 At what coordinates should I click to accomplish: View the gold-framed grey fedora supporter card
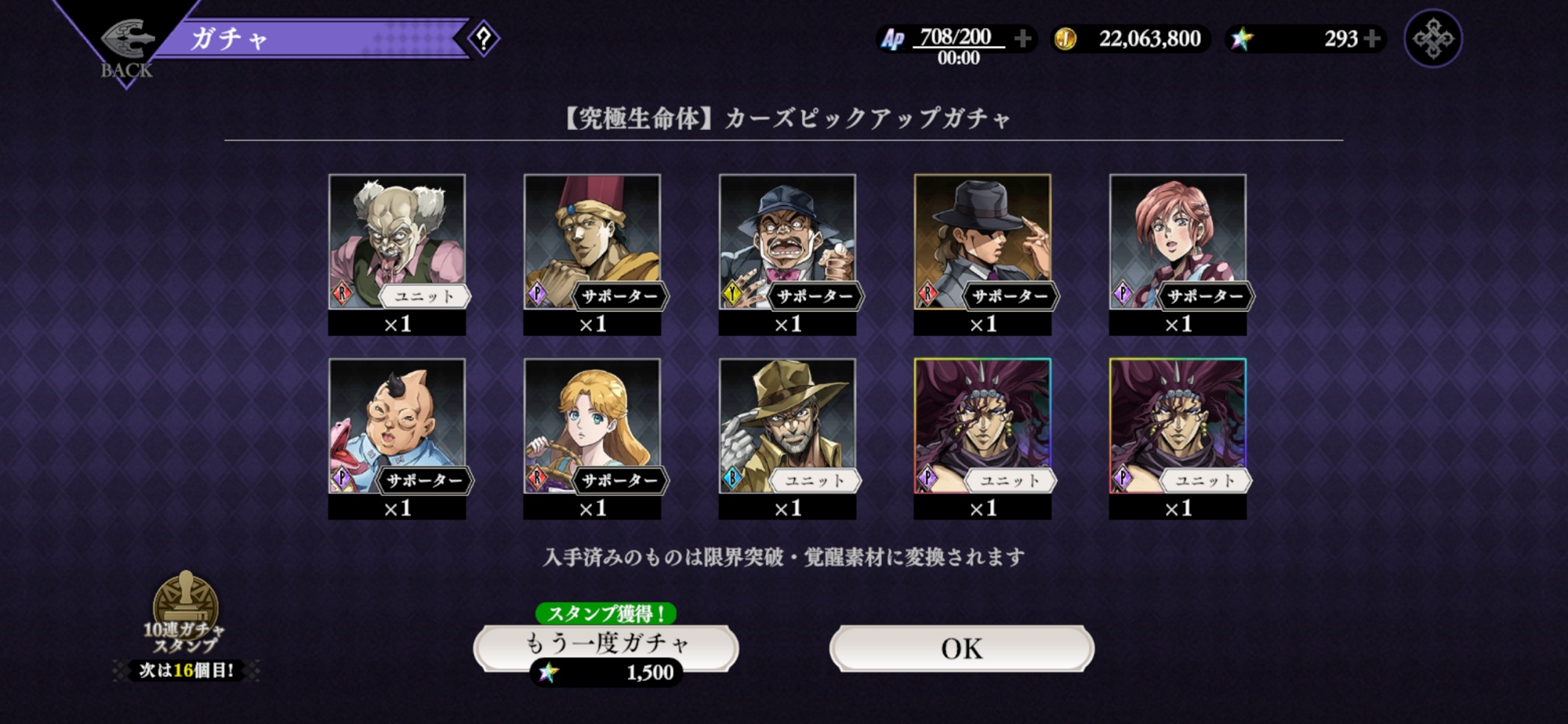(x=982, y=241)
